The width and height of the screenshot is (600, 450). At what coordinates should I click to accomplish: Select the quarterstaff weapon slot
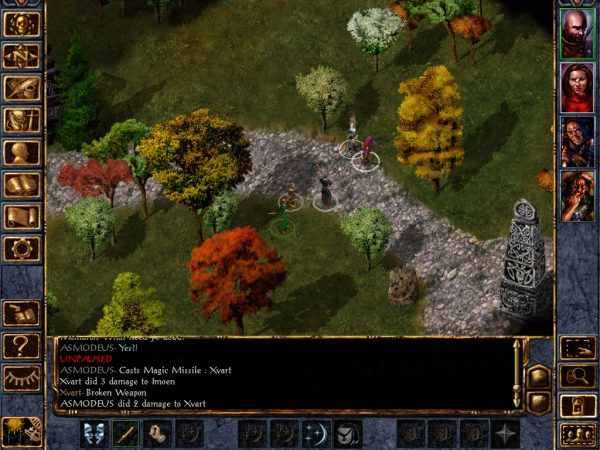tap(126, 433)
